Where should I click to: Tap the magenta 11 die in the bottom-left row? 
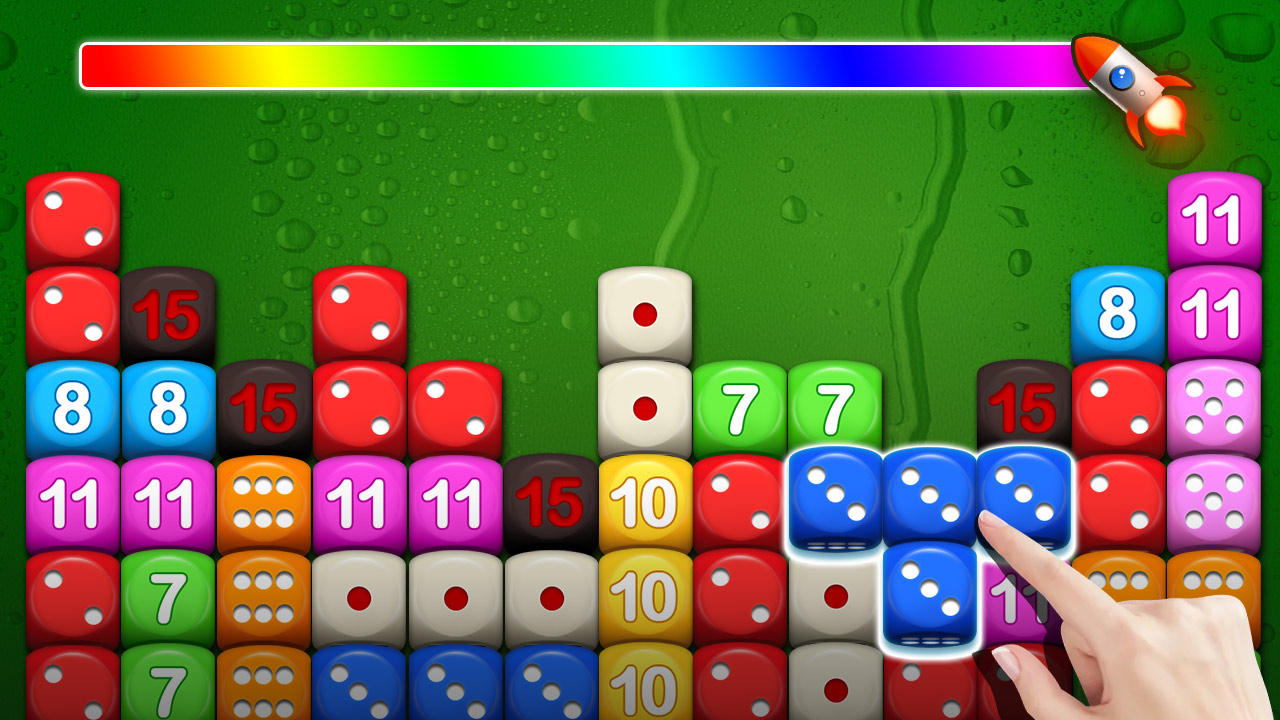click(x=72, y=500)
